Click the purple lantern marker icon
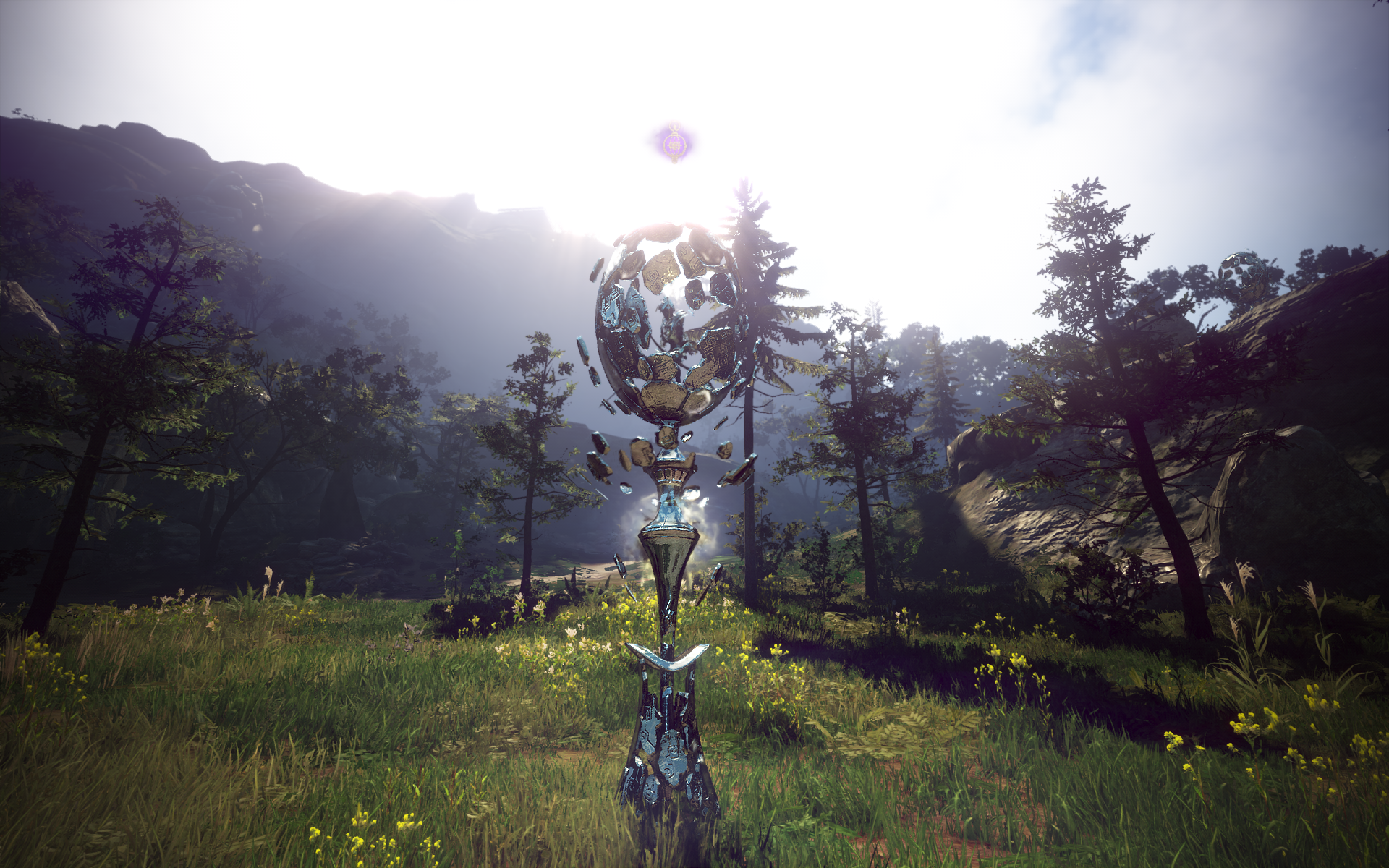This screenshot has width=1389, height=868. pyautogui.click(x=674, y=142)
